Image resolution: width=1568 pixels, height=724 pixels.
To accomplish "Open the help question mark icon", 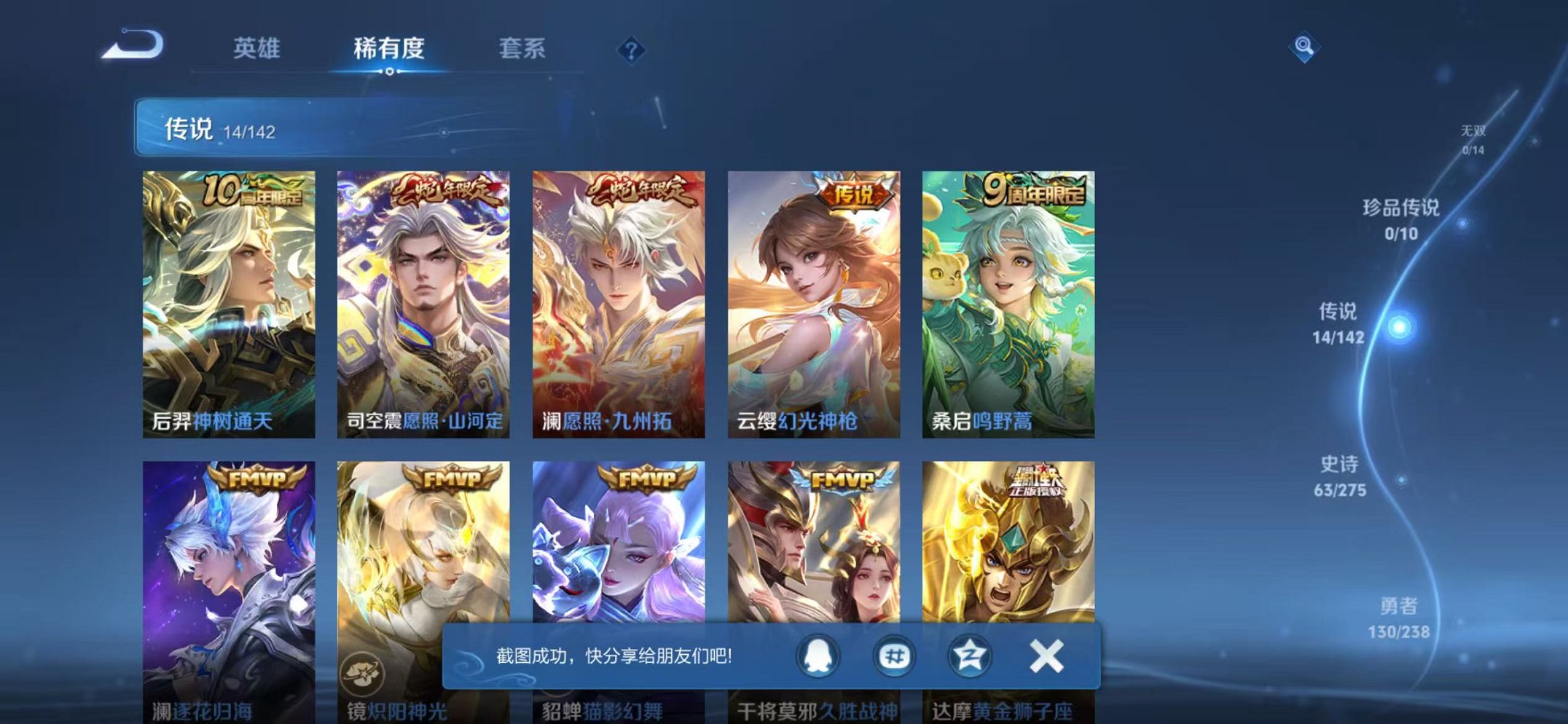I will coord(633,50).
